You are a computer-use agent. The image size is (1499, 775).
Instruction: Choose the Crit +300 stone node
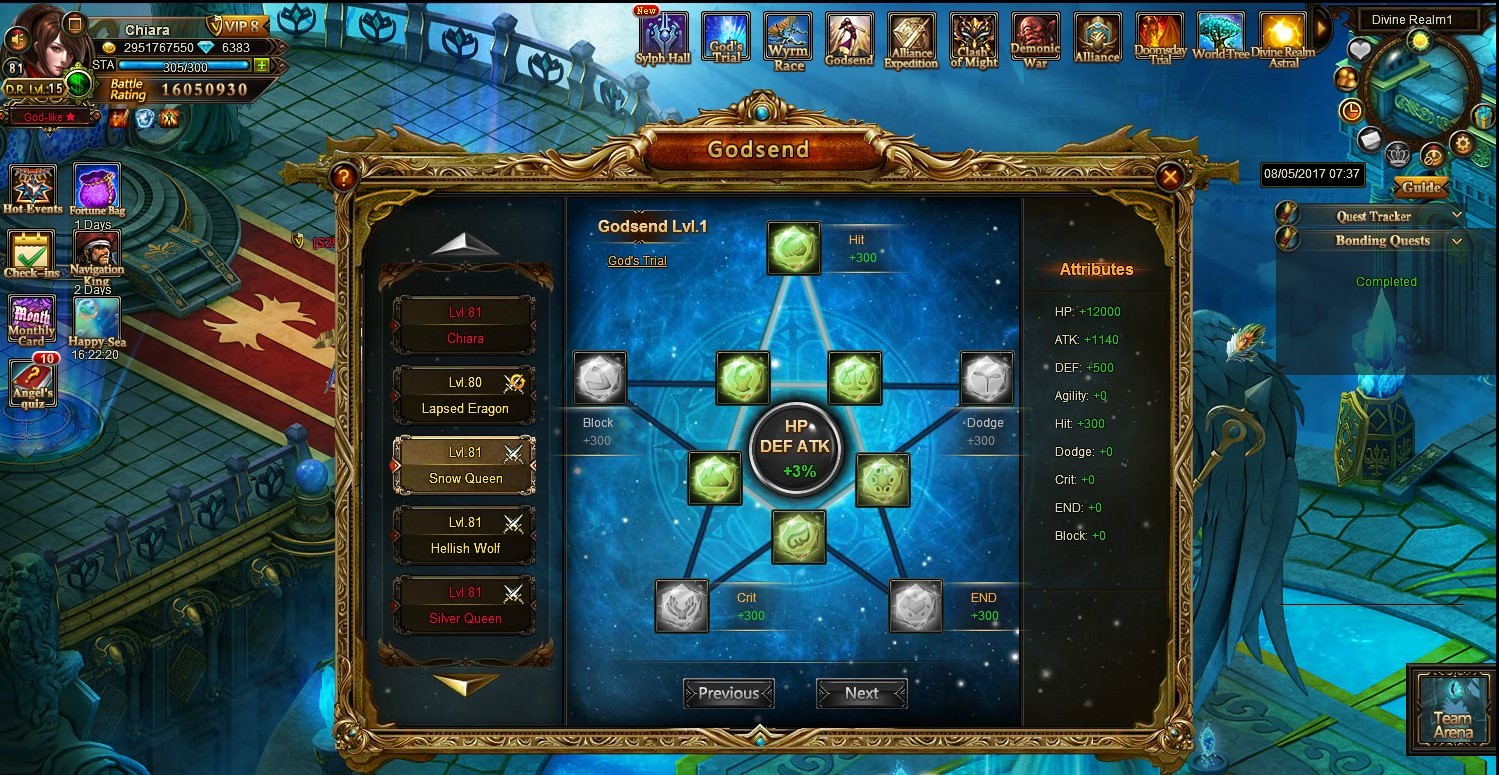(682, 606)
